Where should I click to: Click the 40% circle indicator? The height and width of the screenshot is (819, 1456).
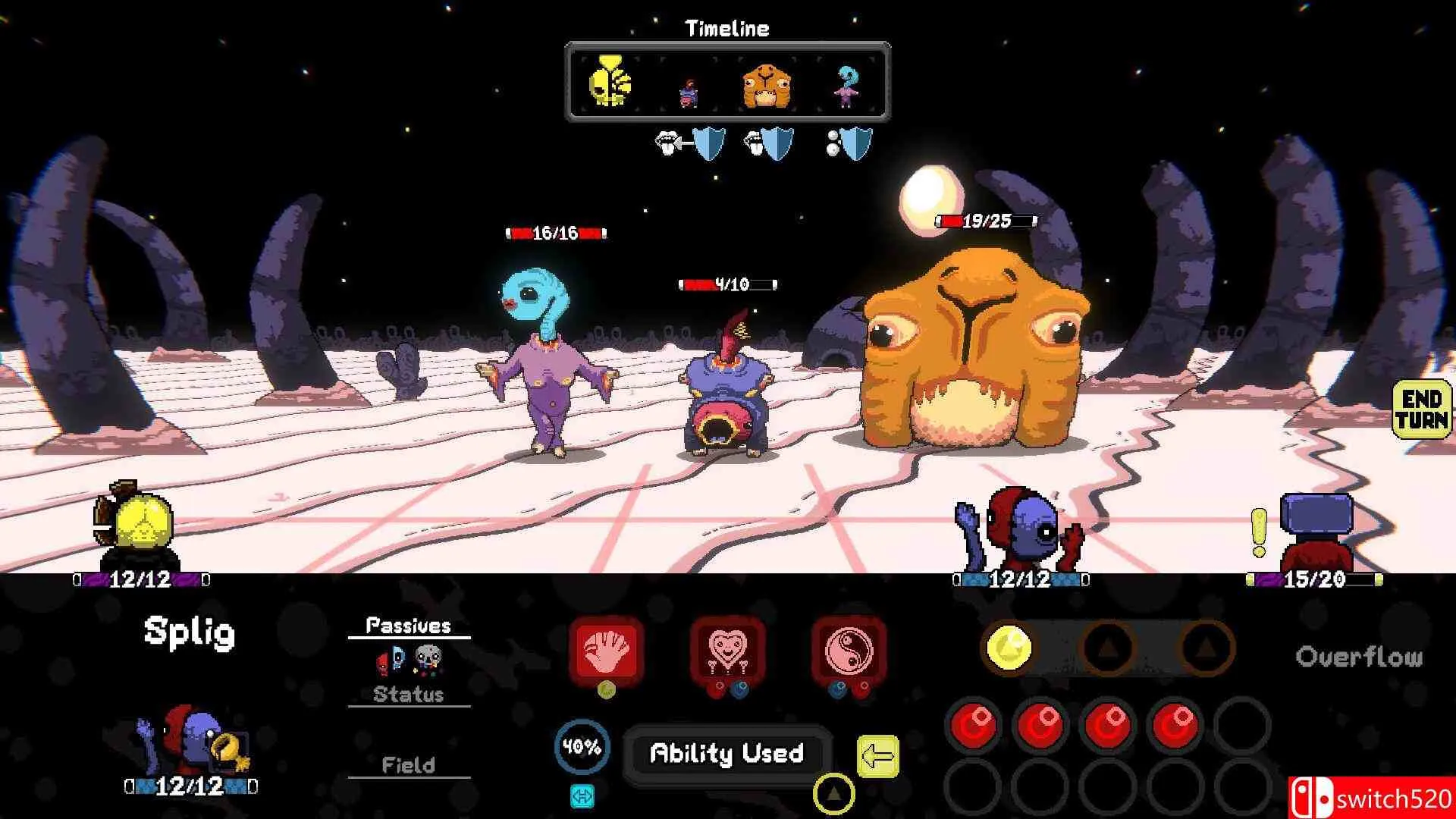point(582,748)
